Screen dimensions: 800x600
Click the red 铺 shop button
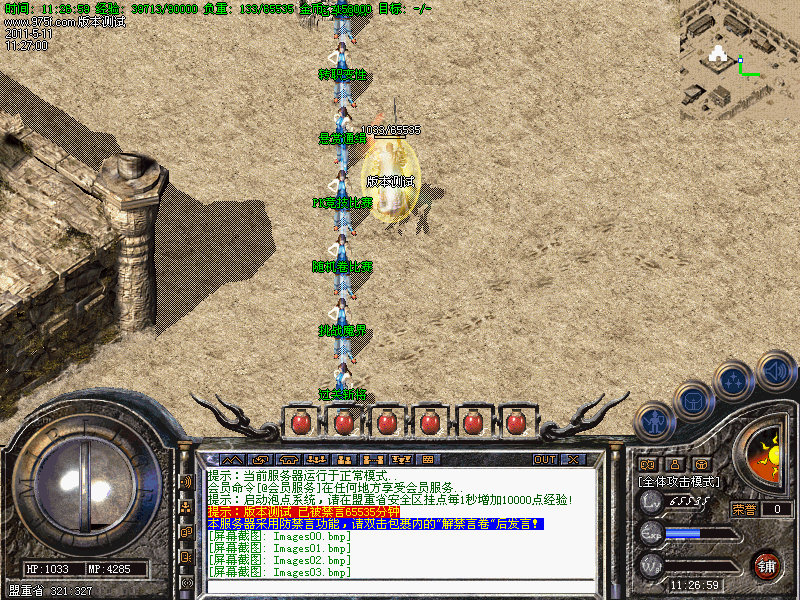pyautogui.click(x=766, y=565)
